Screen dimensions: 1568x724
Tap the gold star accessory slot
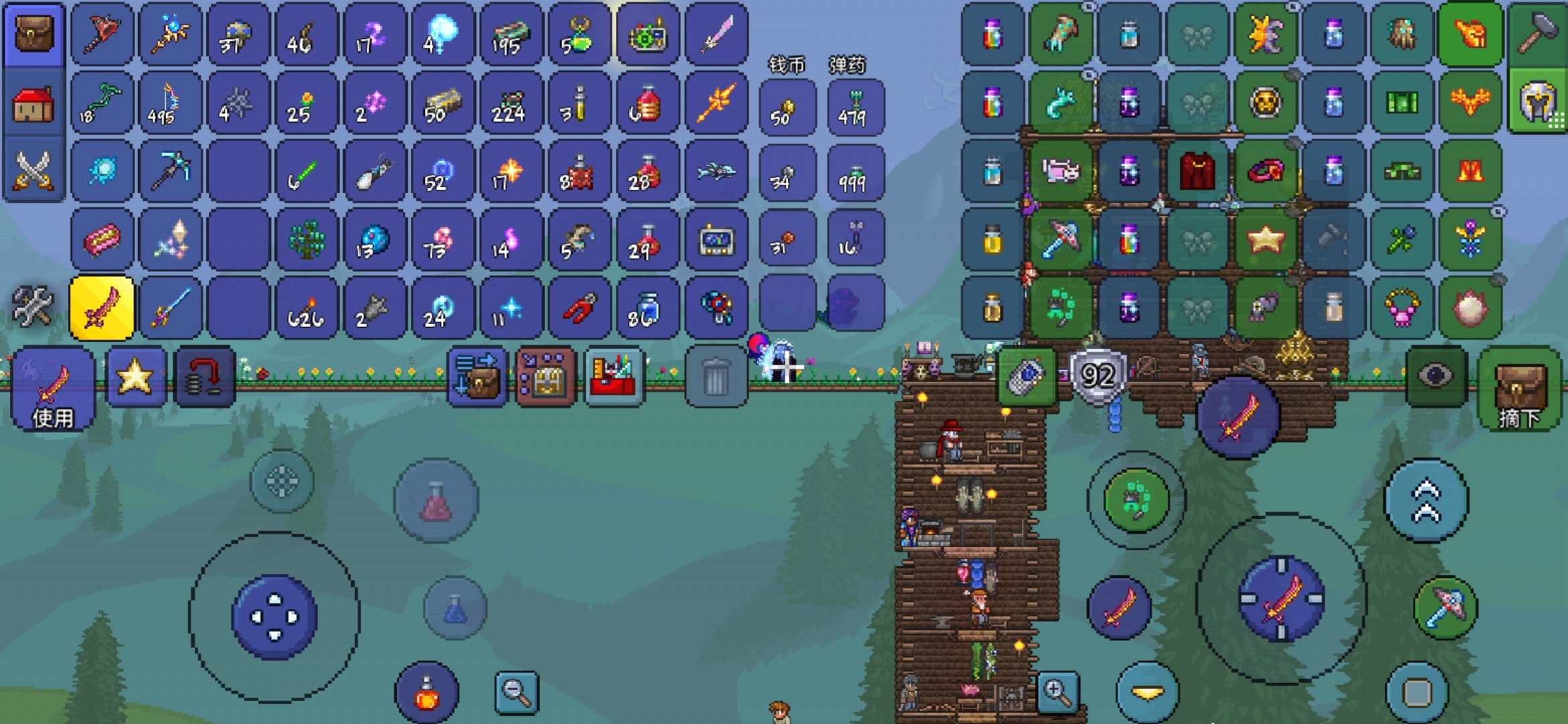point(1265,239)
